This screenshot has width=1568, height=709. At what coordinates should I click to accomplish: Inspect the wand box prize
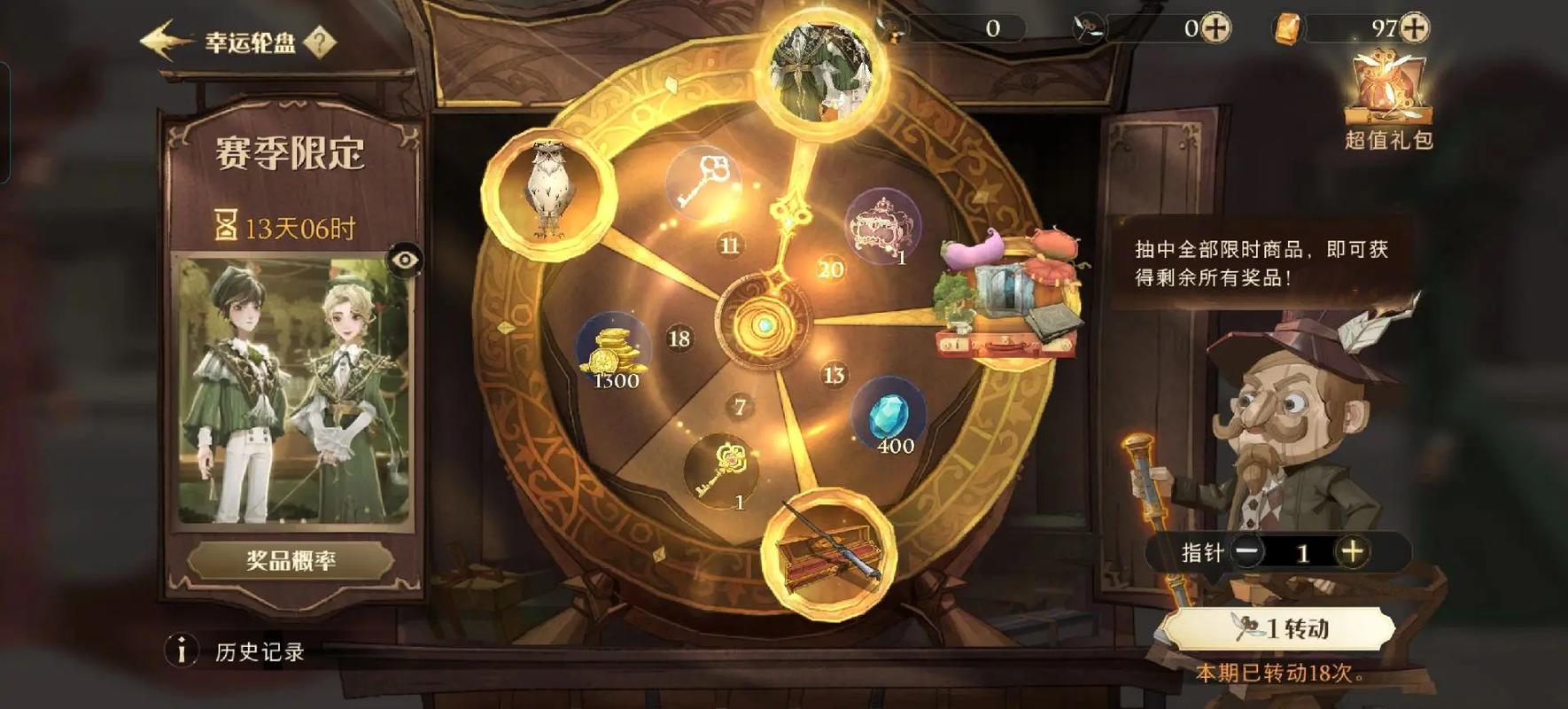pyautogui.click(x=827, y=551)
